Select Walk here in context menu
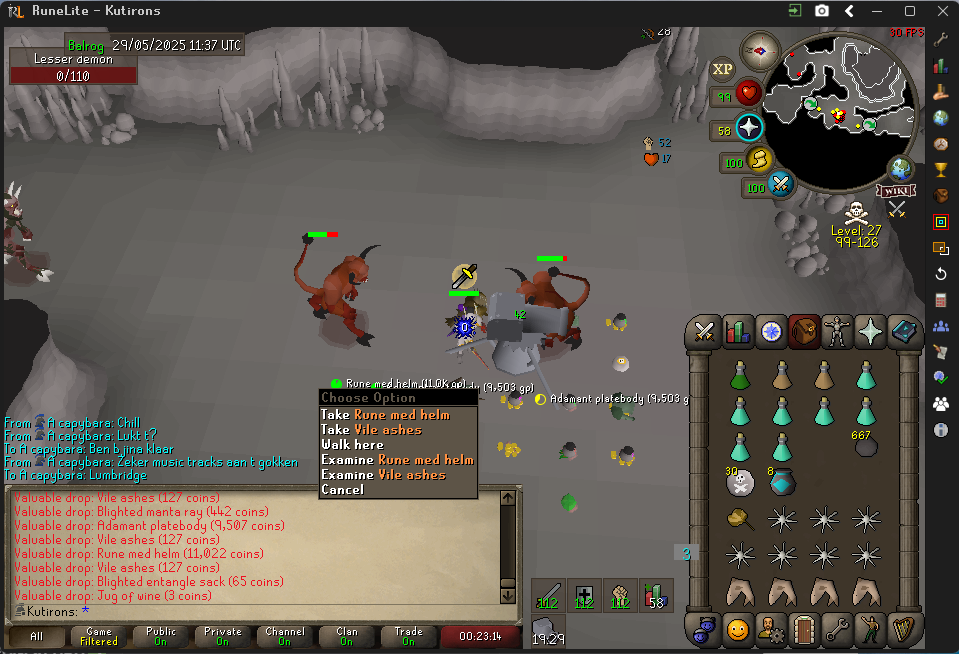The height and width of the screenshot is (654, 959). point(352,444)
